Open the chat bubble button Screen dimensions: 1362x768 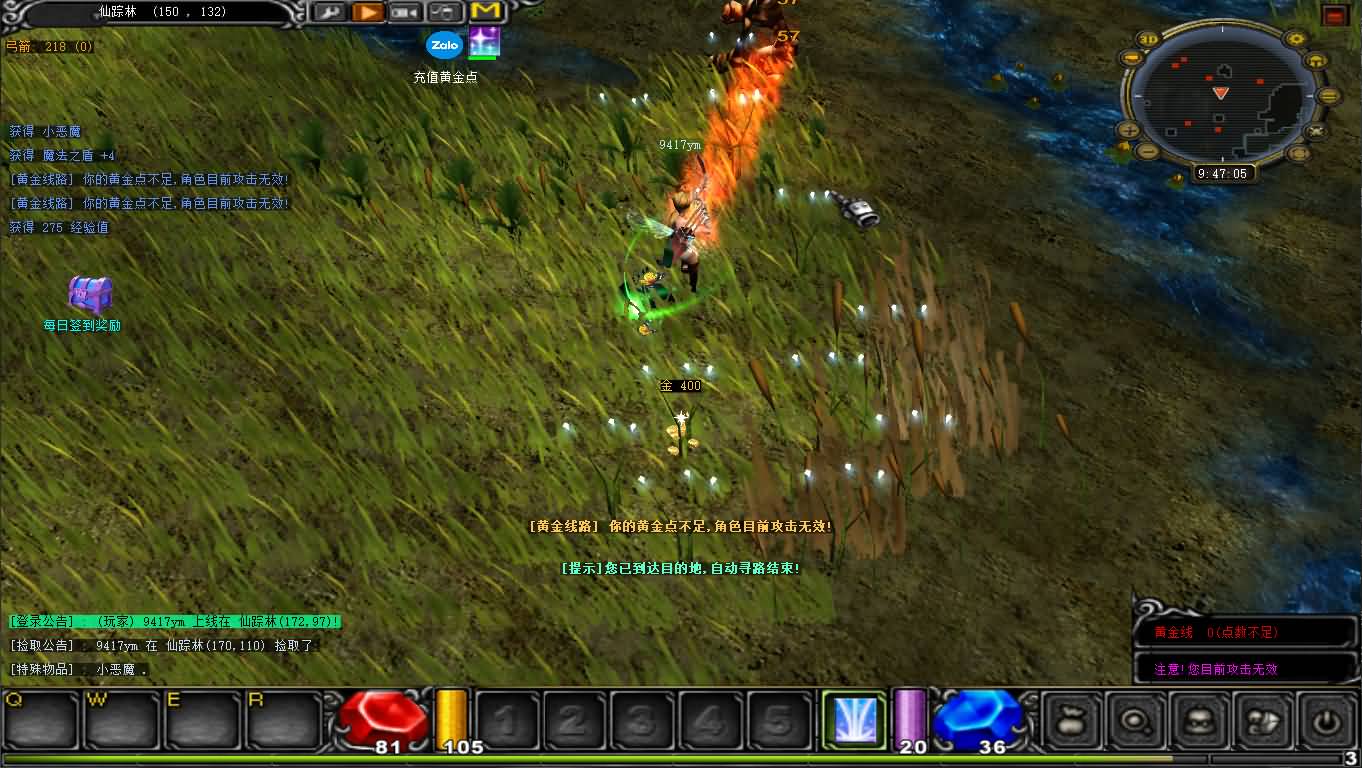[1135, 721]
